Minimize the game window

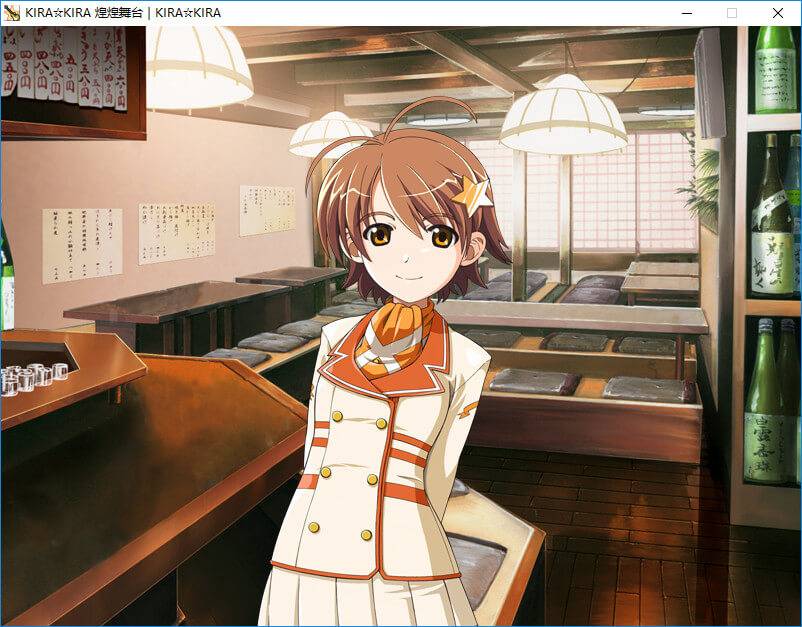coord(687,13)
